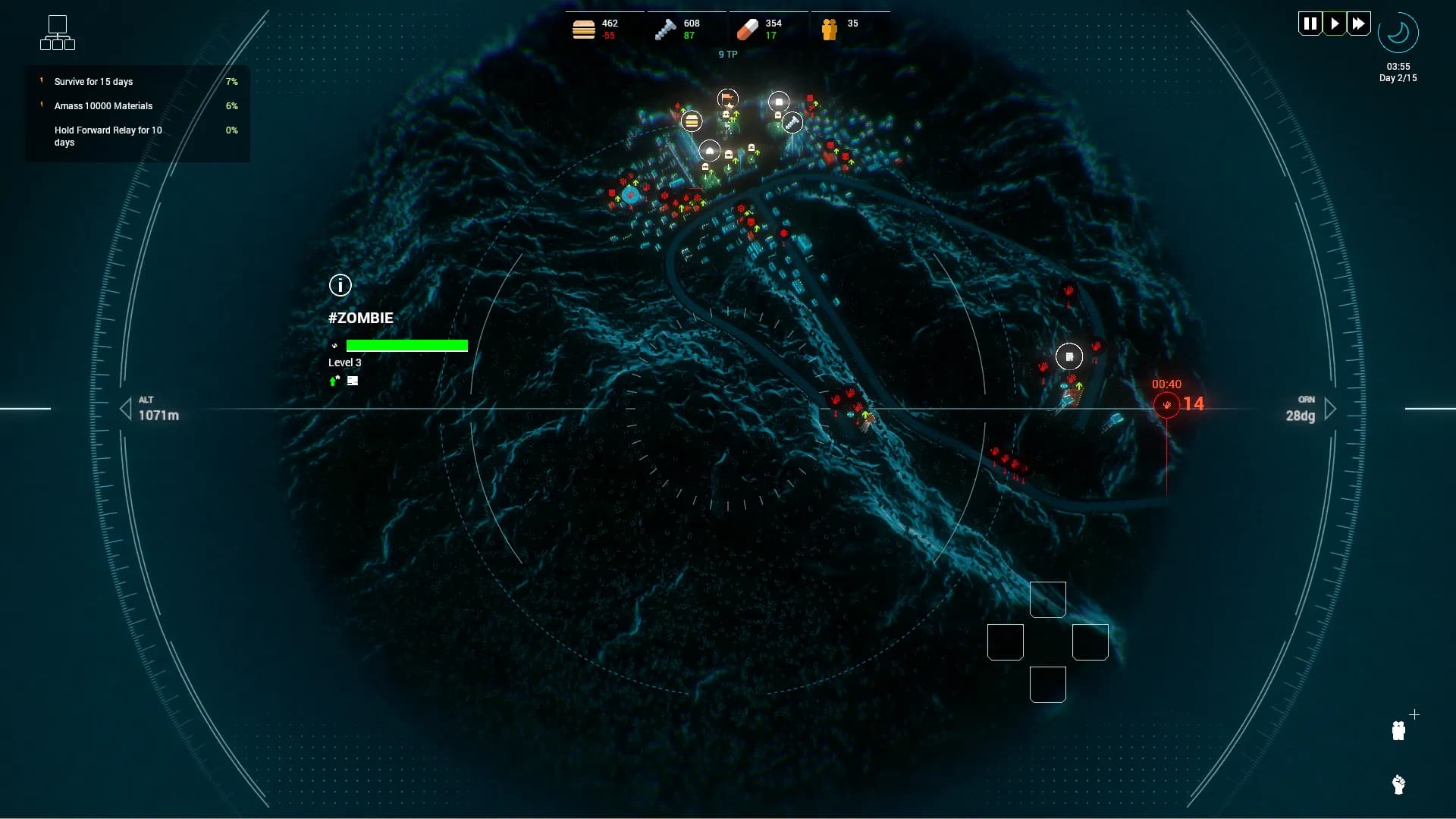Image resolution: width=1456 pixels, height=819 pixels.
Task: Toggle normal play speed
Action: (1335, 23)
